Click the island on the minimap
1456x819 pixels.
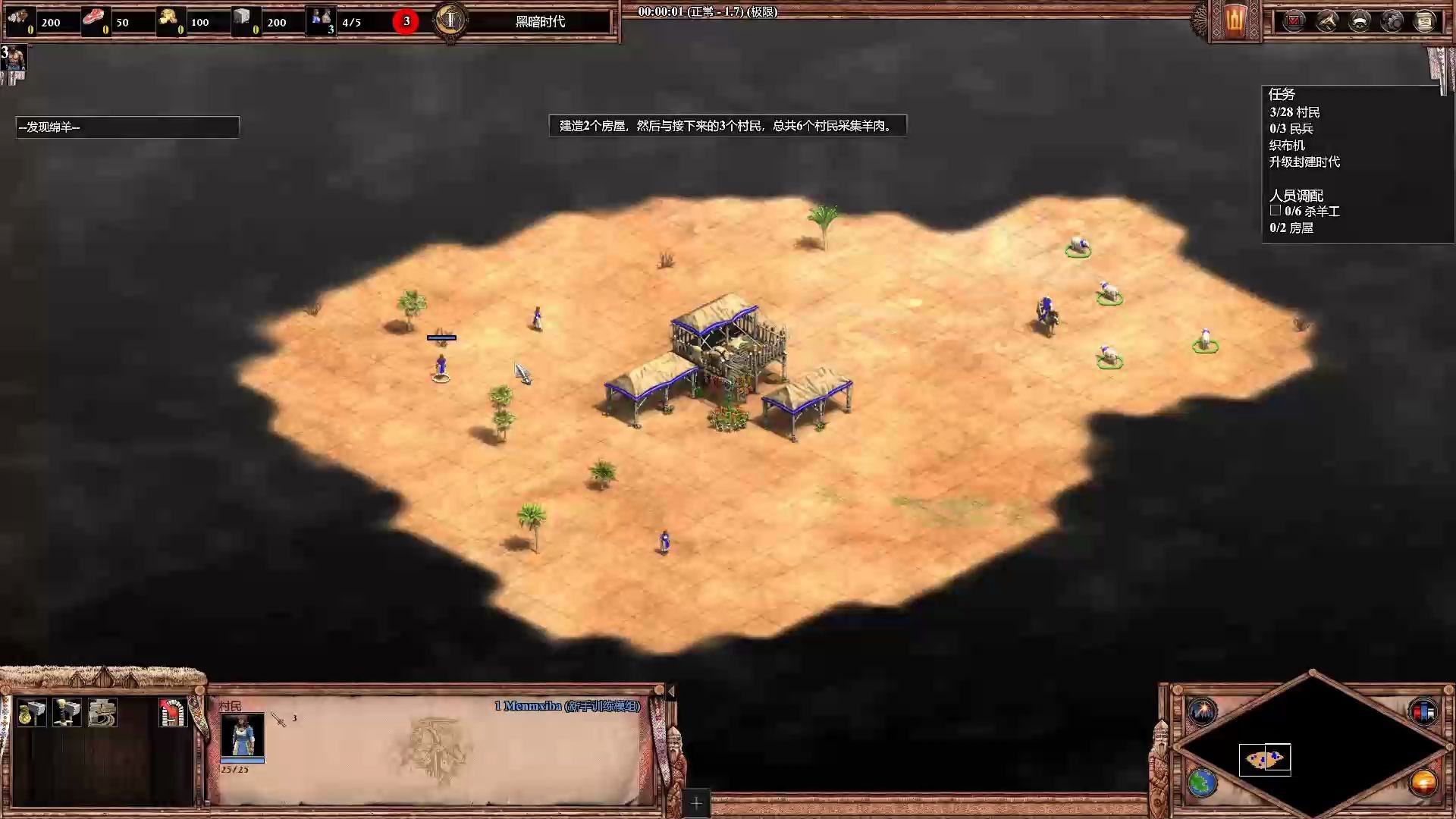1264,759
